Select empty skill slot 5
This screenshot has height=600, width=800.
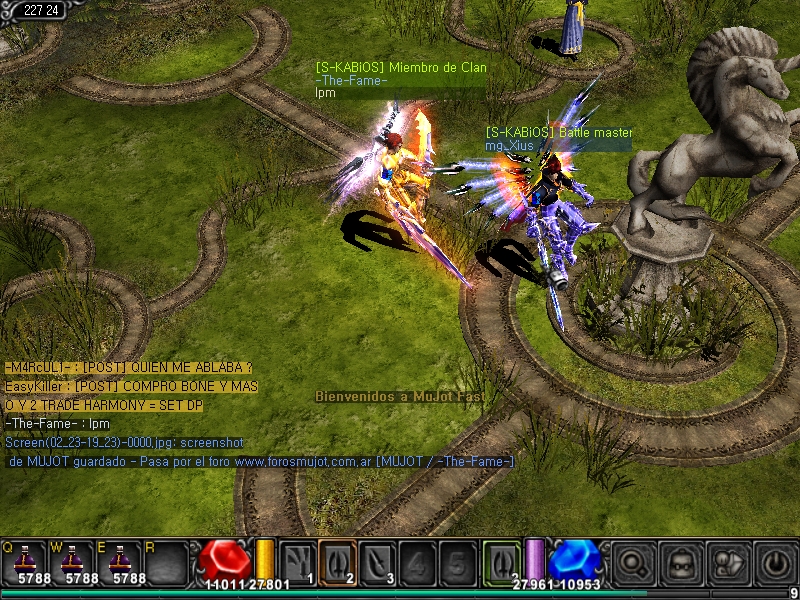pyautogui.click(x=457, y=562)
